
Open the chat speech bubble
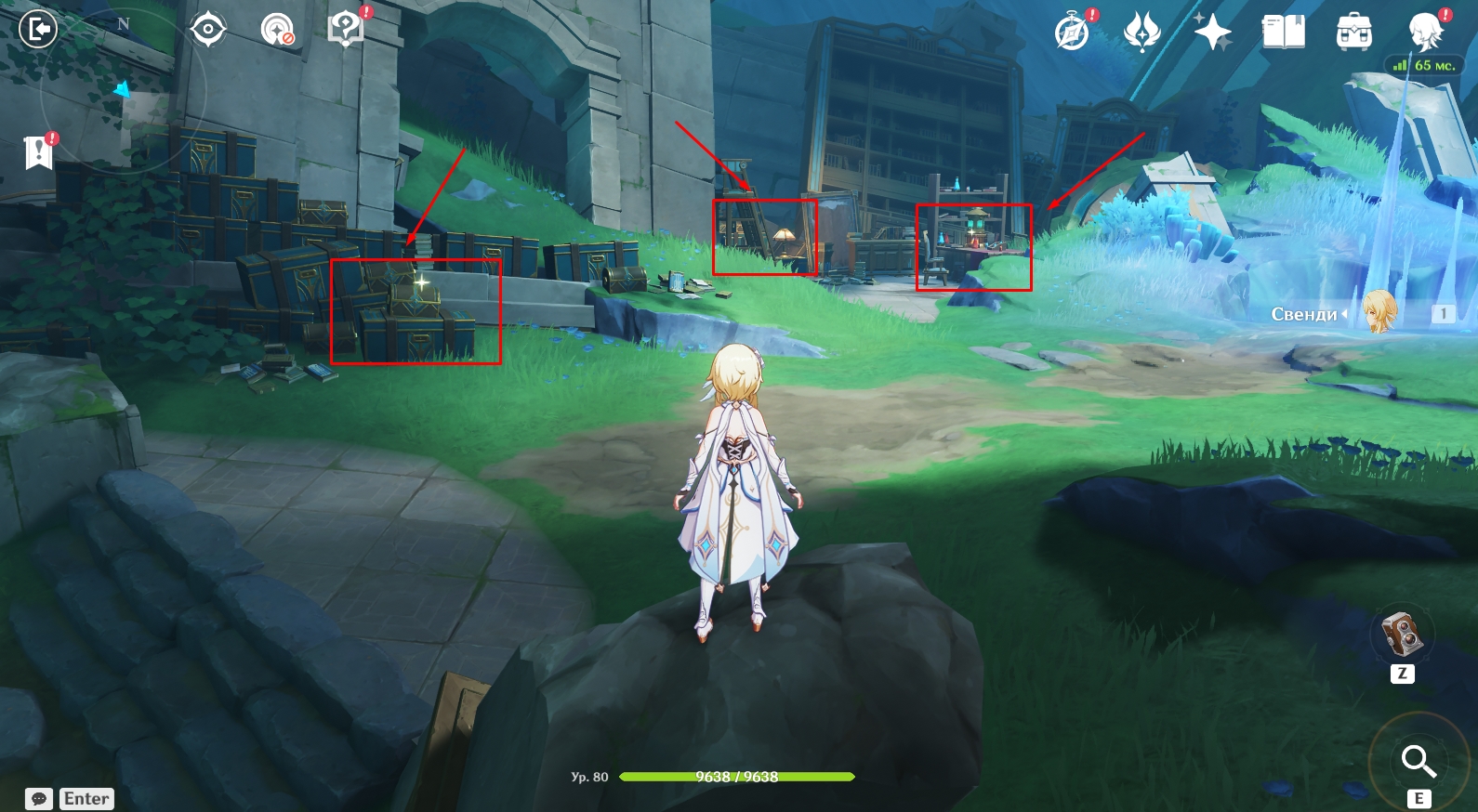[39, 799]
